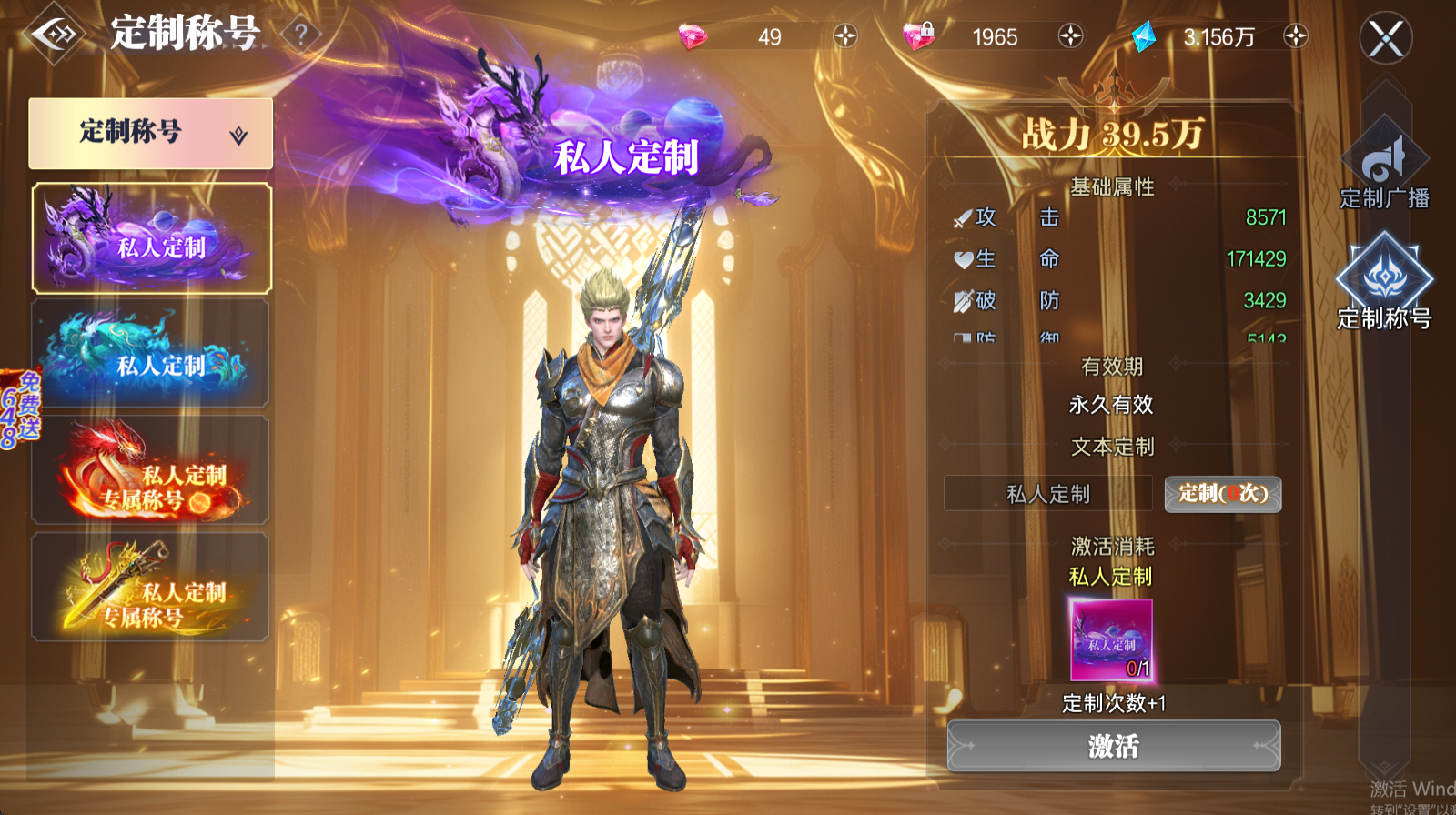This screenshot has height=815, width=1456.
Task: Select the blue-green dragon 私人定制 title
Action: tap(151, 354)
